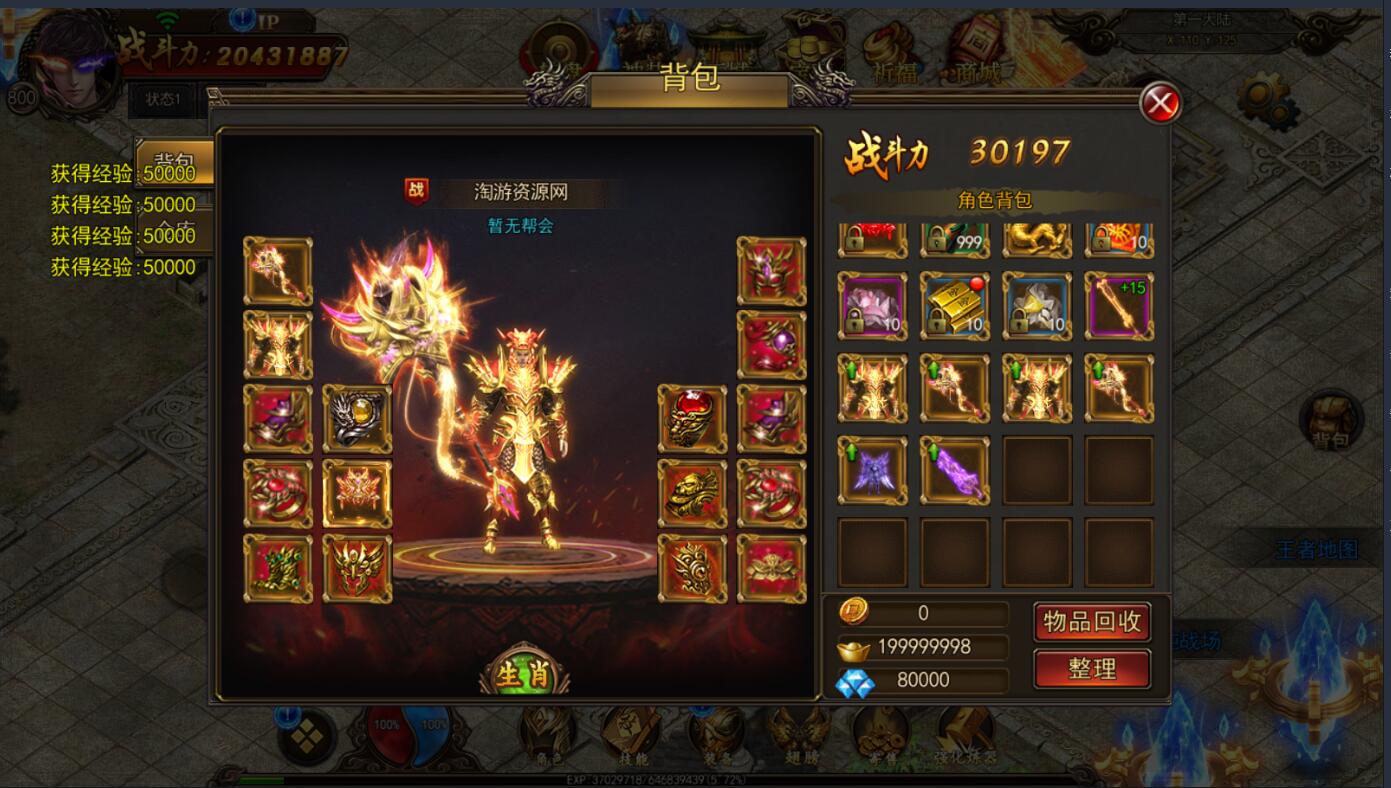Open the 寄售 consignment menu
The height and width of the screenshot is (788, 1391).
880,735
